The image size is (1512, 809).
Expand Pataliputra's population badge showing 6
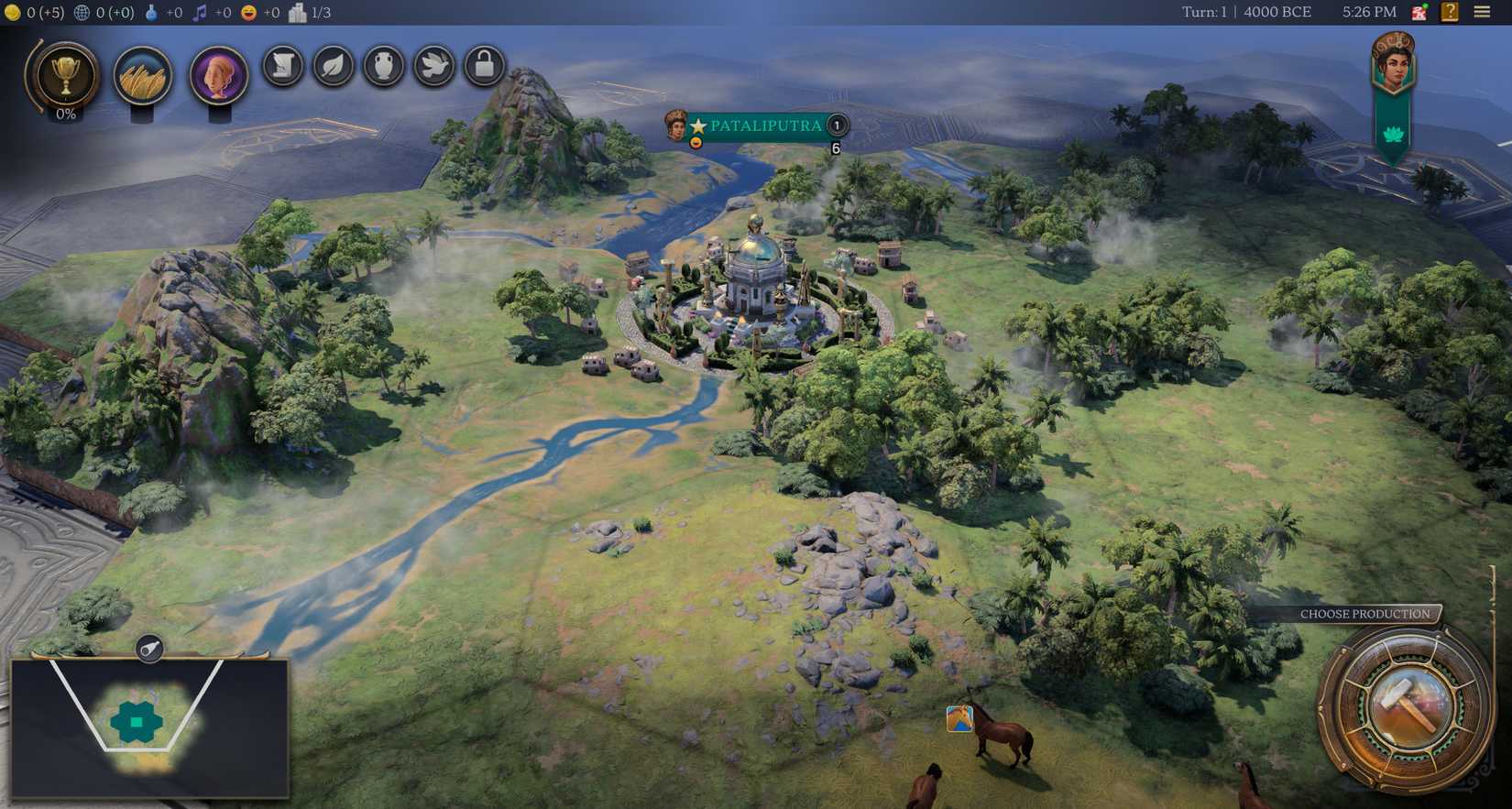pyautogui.click(x=835, y=148)
